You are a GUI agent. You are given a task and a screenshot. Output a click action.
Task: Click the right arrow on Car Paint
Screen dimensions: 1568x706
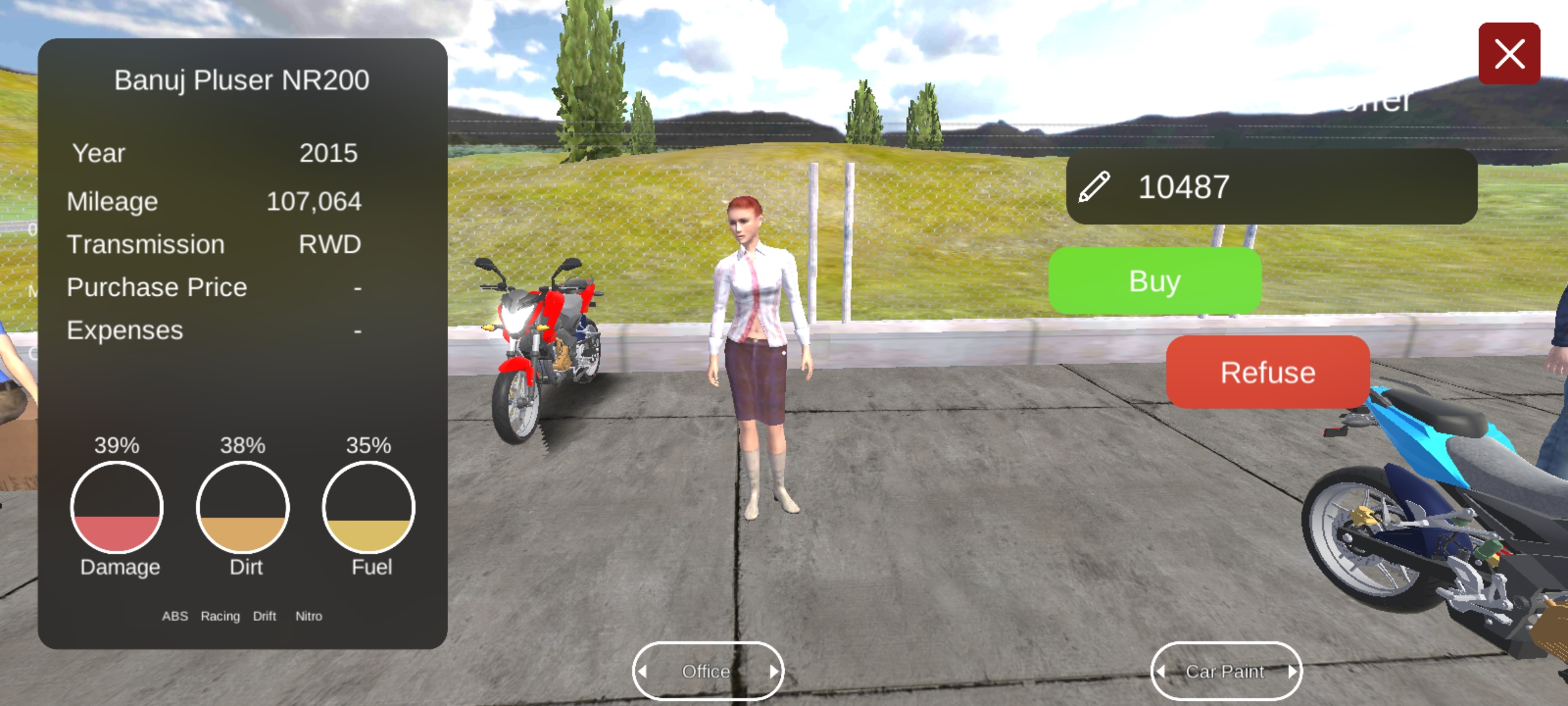coord(1292,671)
